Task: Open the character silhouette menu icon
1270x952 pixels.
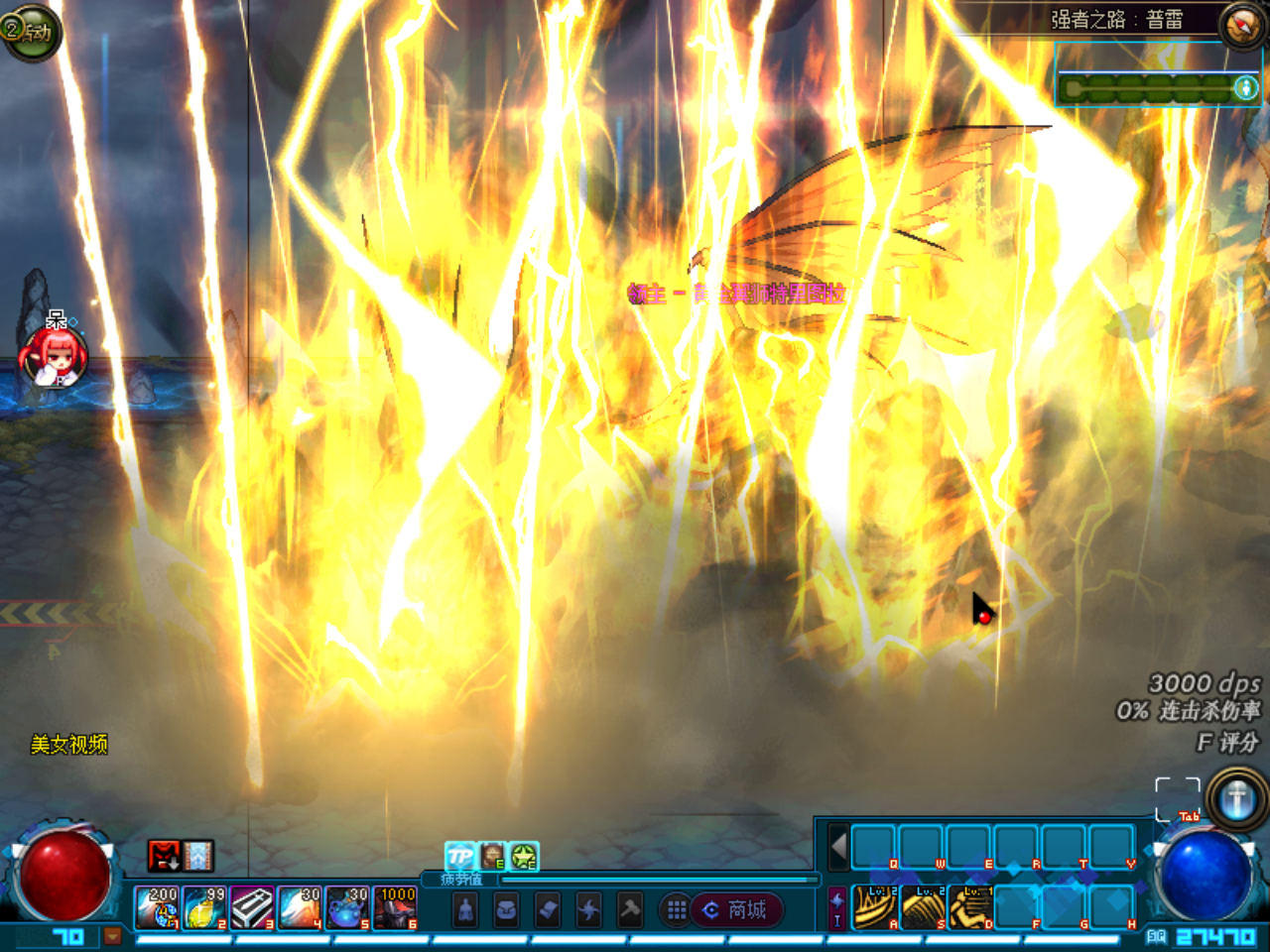Action: 465,909
